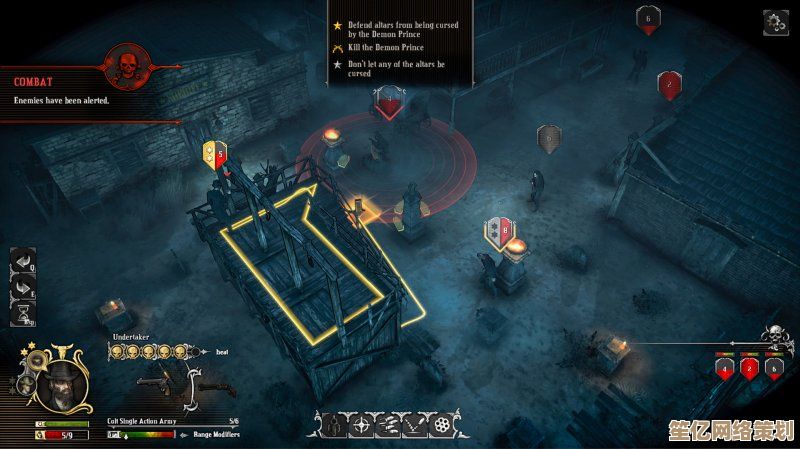Activate the first ability in the action bar
This screenshot has width=800, height=449.
point(336,426)
